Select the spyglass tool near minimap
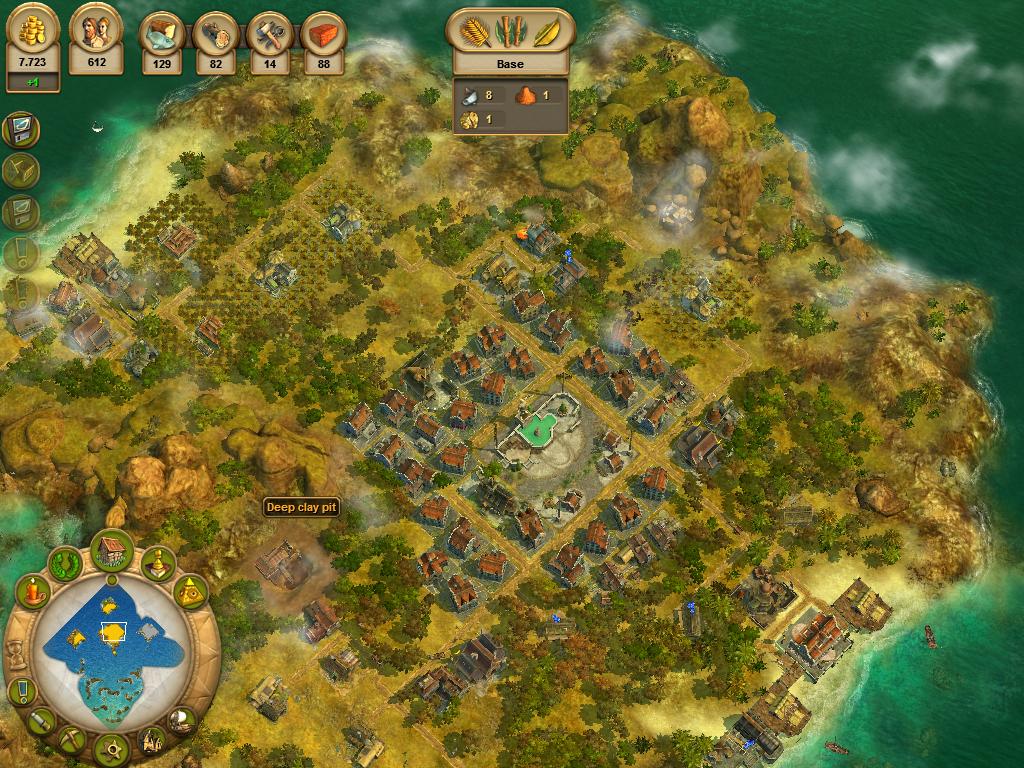1024x768 pixels. click(x=40, y=720)
